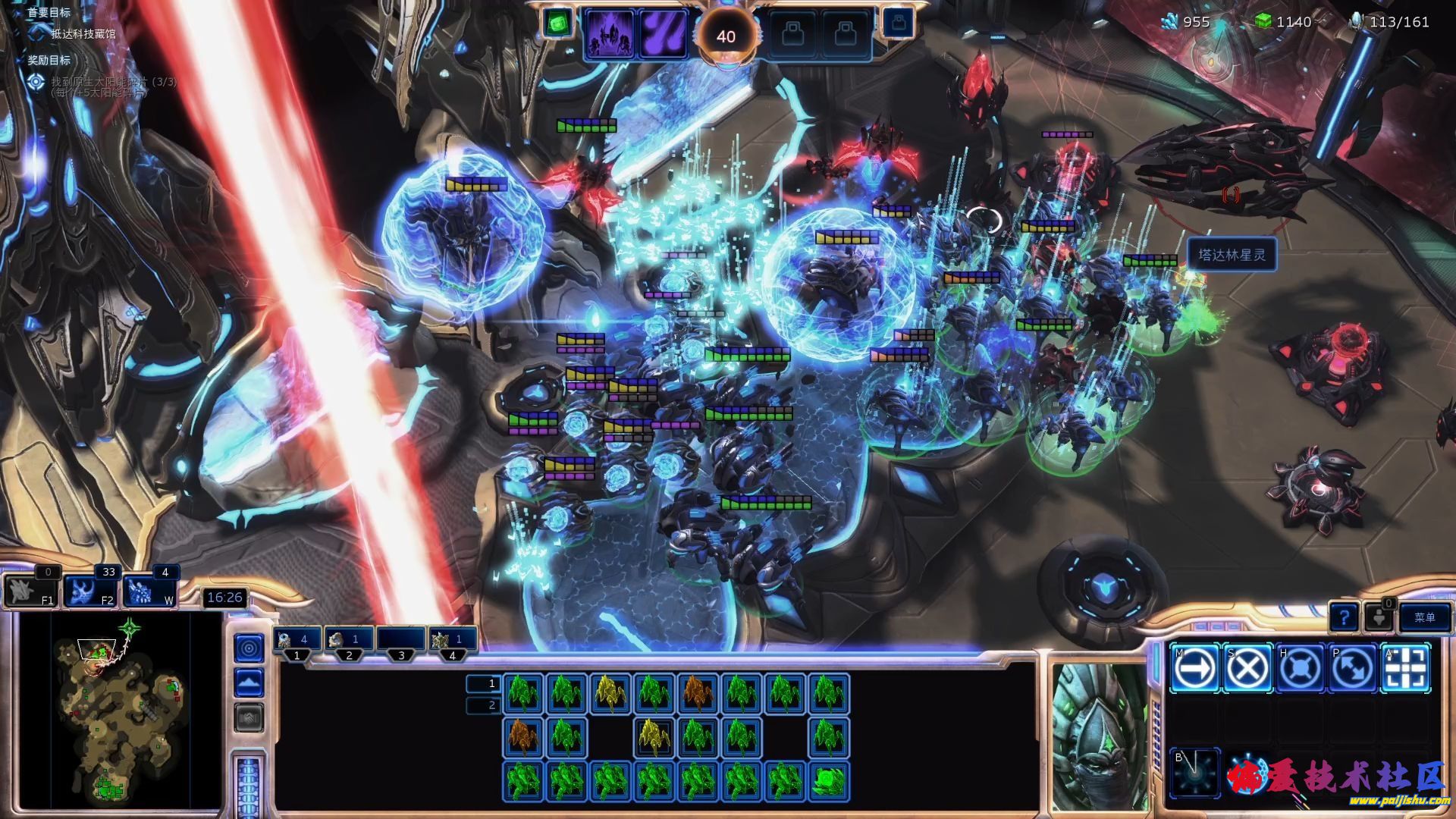Switch to control group 4 tab

(x=453, y=640)
